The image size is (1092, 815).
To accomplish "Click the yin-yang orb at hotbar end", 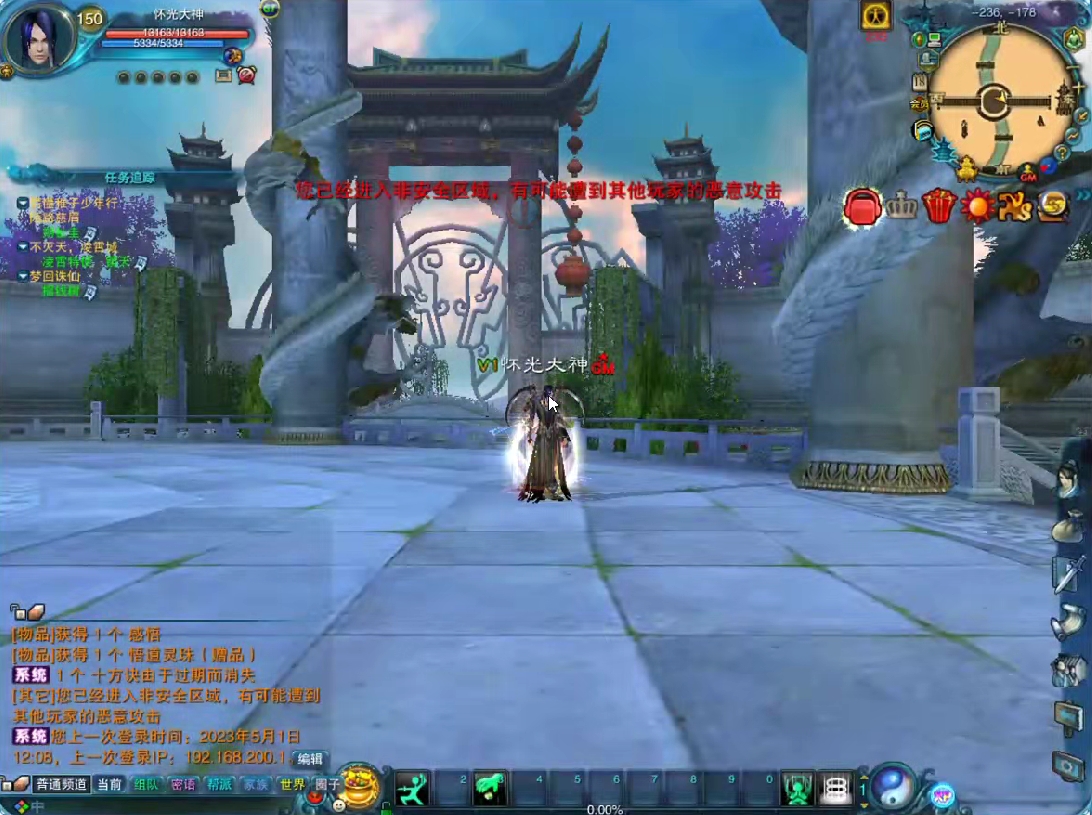I will (892, 786).
